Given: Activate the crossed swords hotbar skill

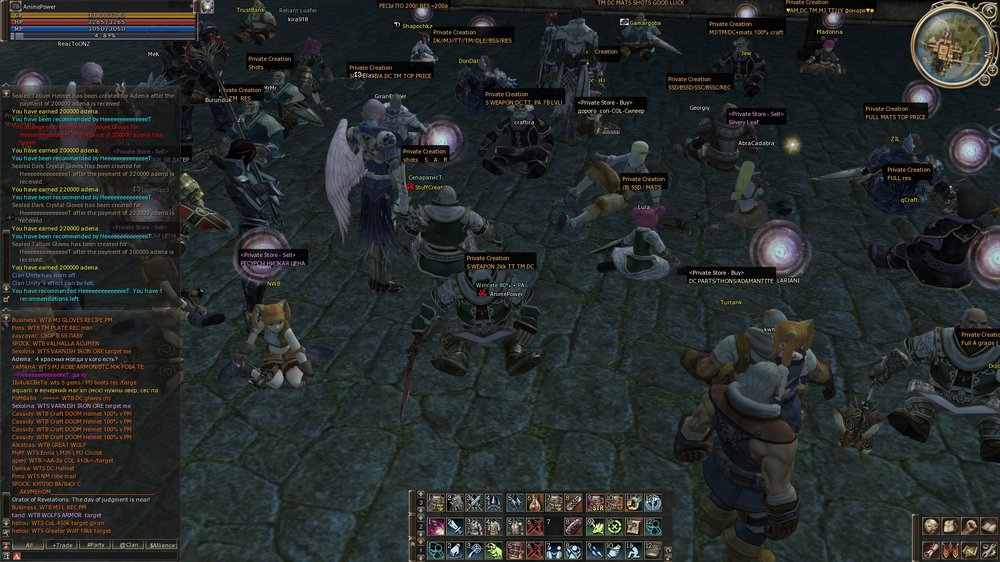Looking at the screenshot, I should tap(474, 503).
